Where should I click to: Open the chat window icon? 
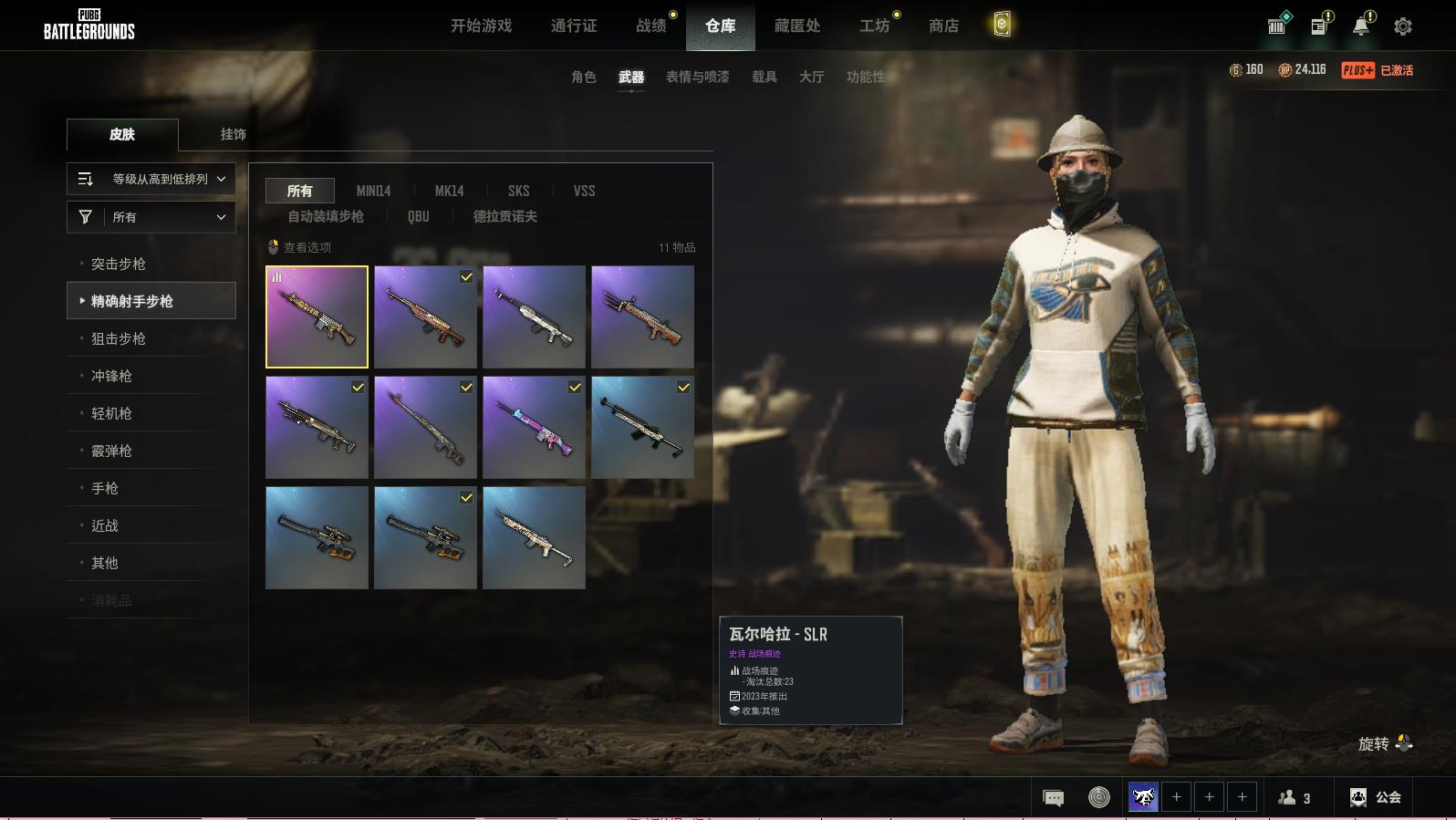click(1053, 798)
